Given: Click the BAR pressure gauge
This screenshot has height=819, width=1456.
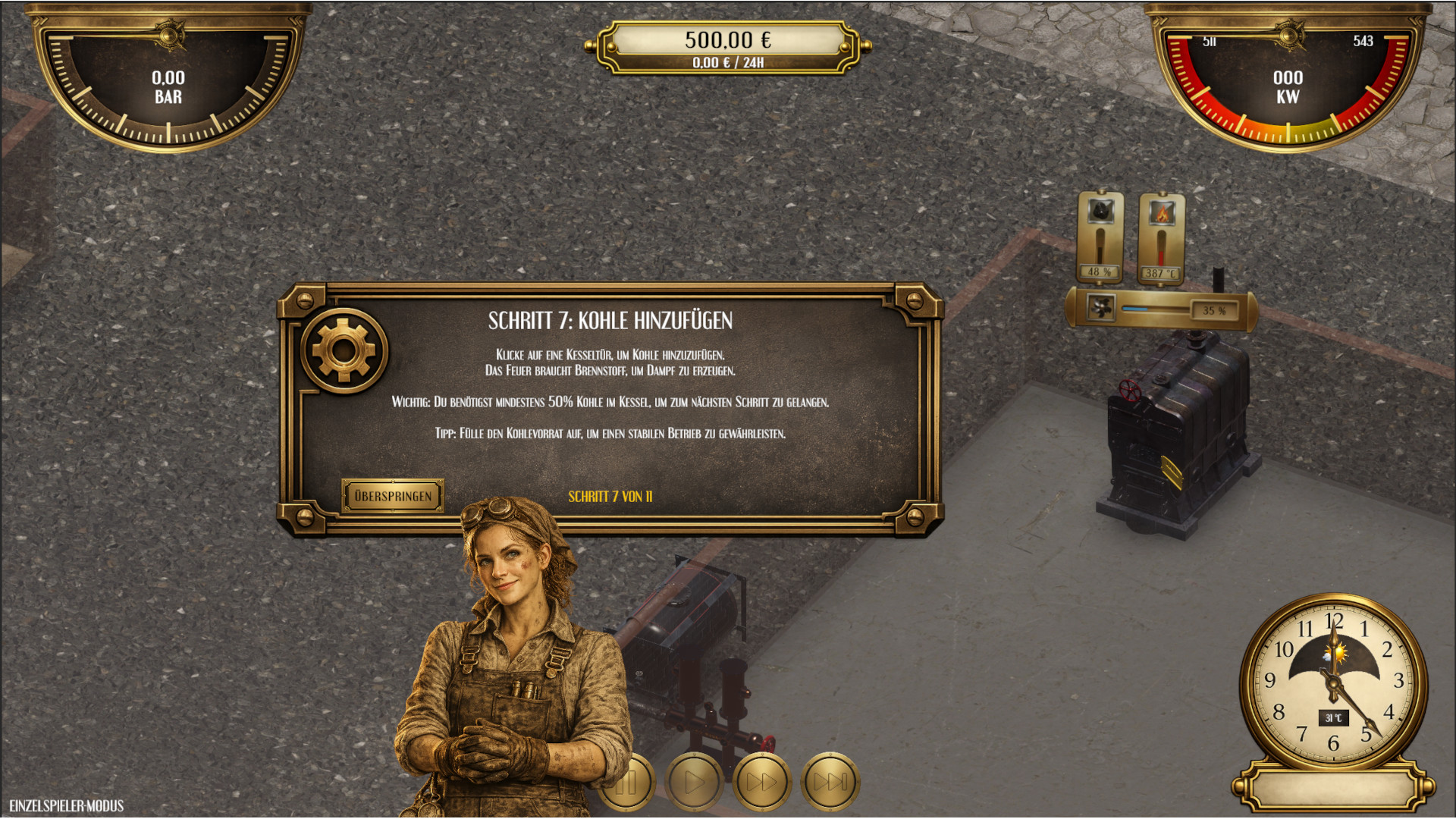Looking at the screenshot, I should click(x=168, y=83).
